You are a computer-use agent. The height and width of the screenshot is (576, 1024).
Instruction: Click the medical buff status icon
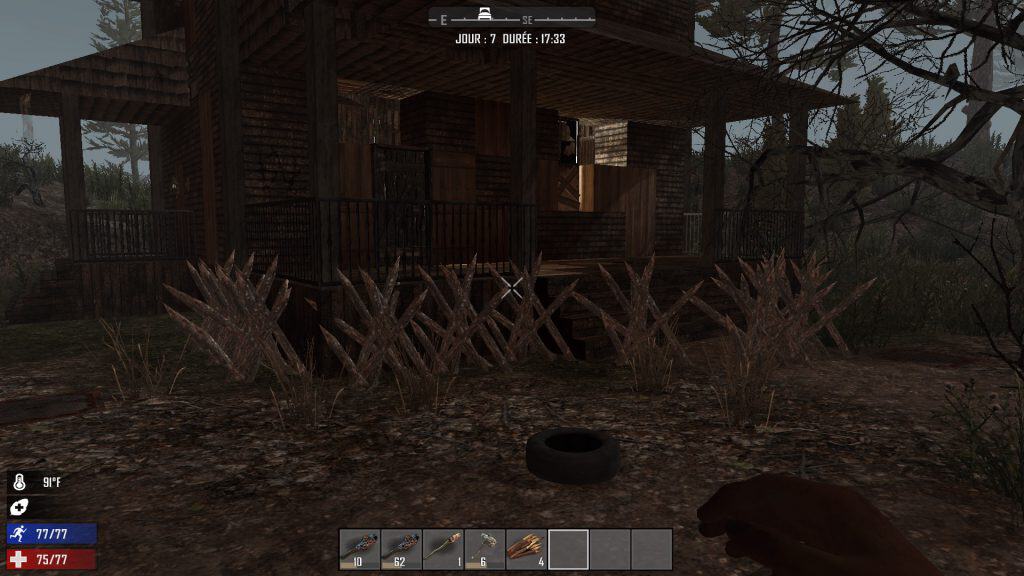[19, 508]
